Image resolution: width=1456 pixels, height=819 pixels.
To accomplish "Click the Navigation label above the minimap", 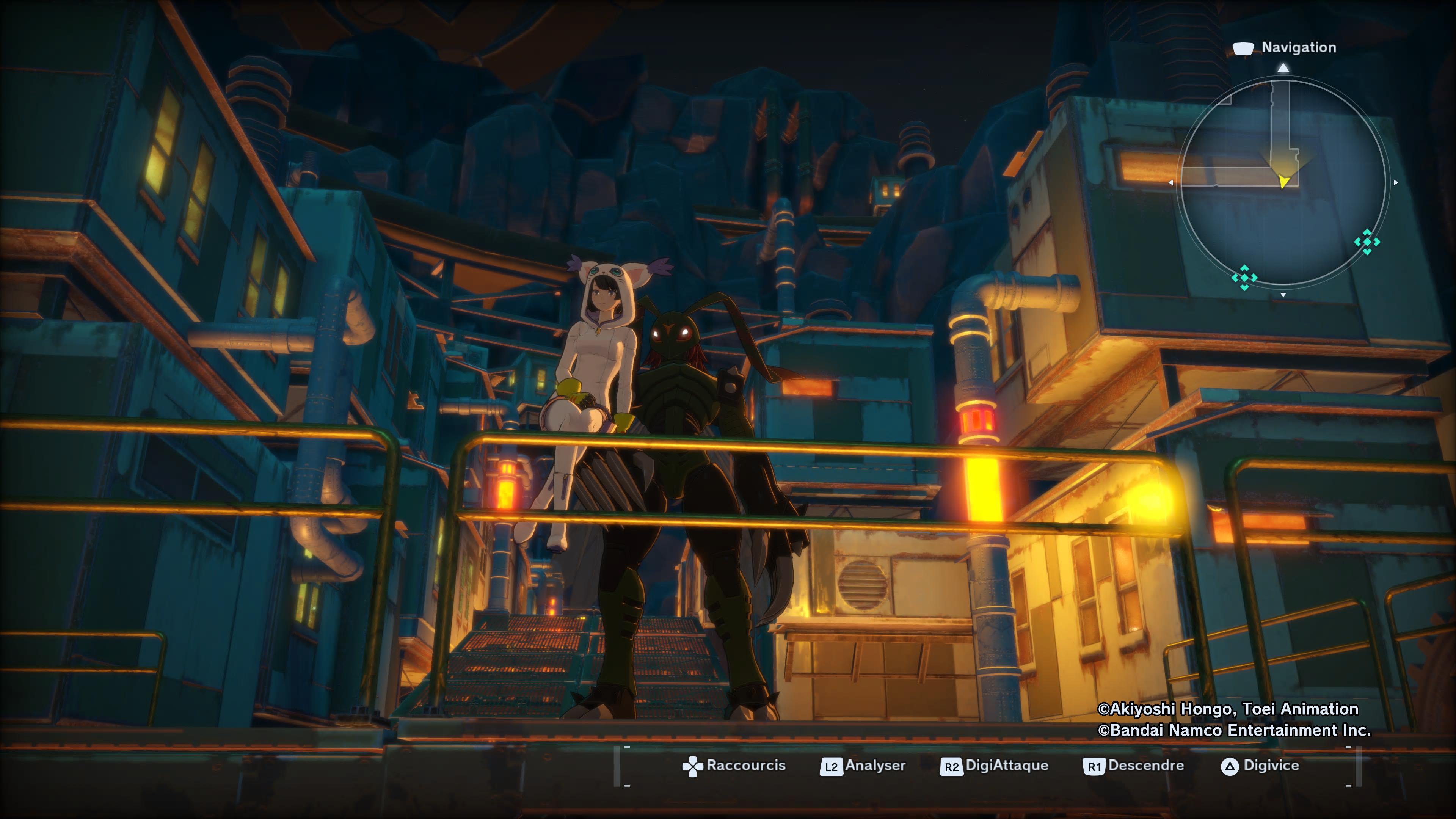I will [x=1298, y=47].
